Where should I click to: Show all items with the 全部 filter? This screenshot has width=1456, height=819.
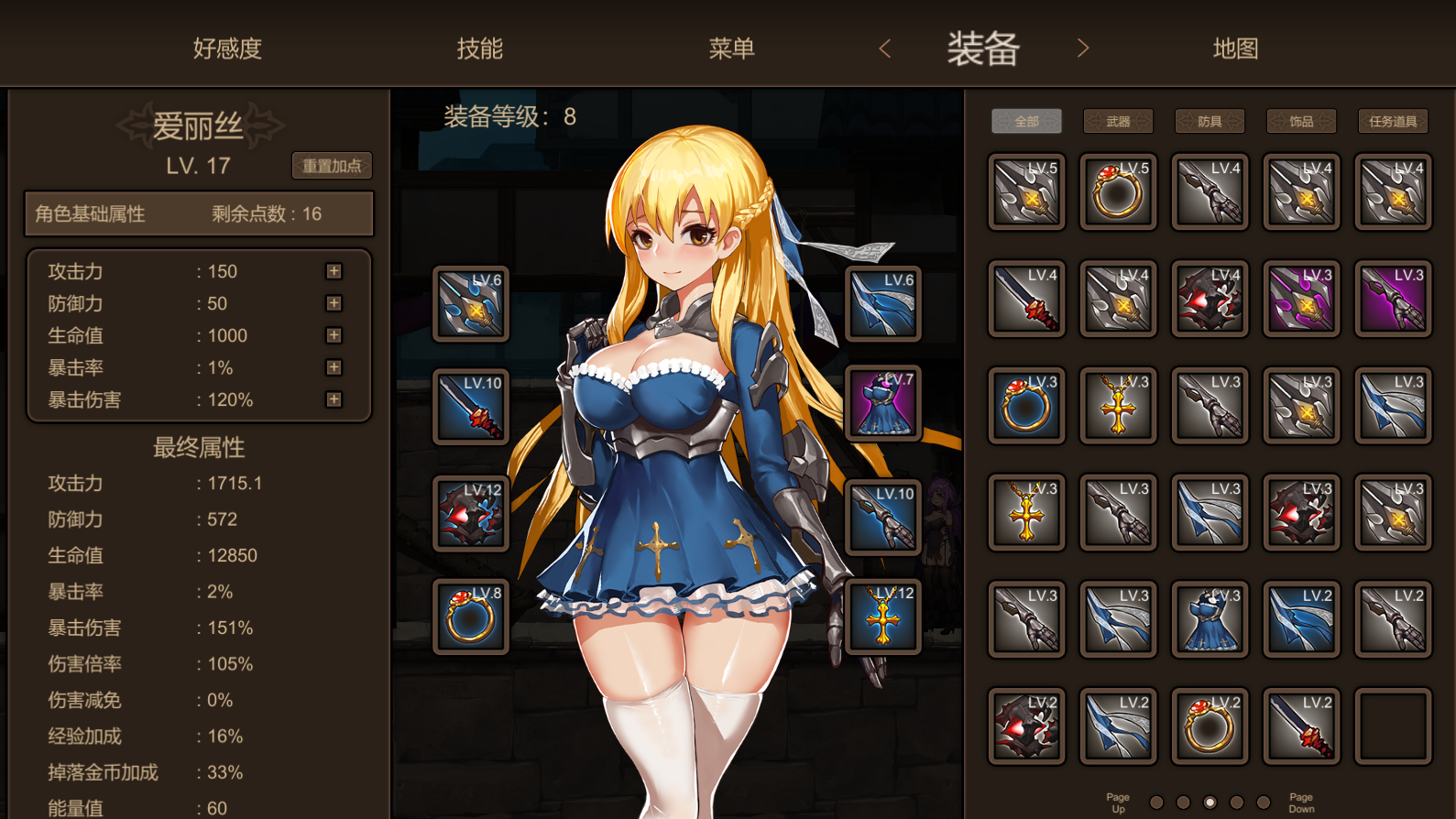coord(1026,121)
